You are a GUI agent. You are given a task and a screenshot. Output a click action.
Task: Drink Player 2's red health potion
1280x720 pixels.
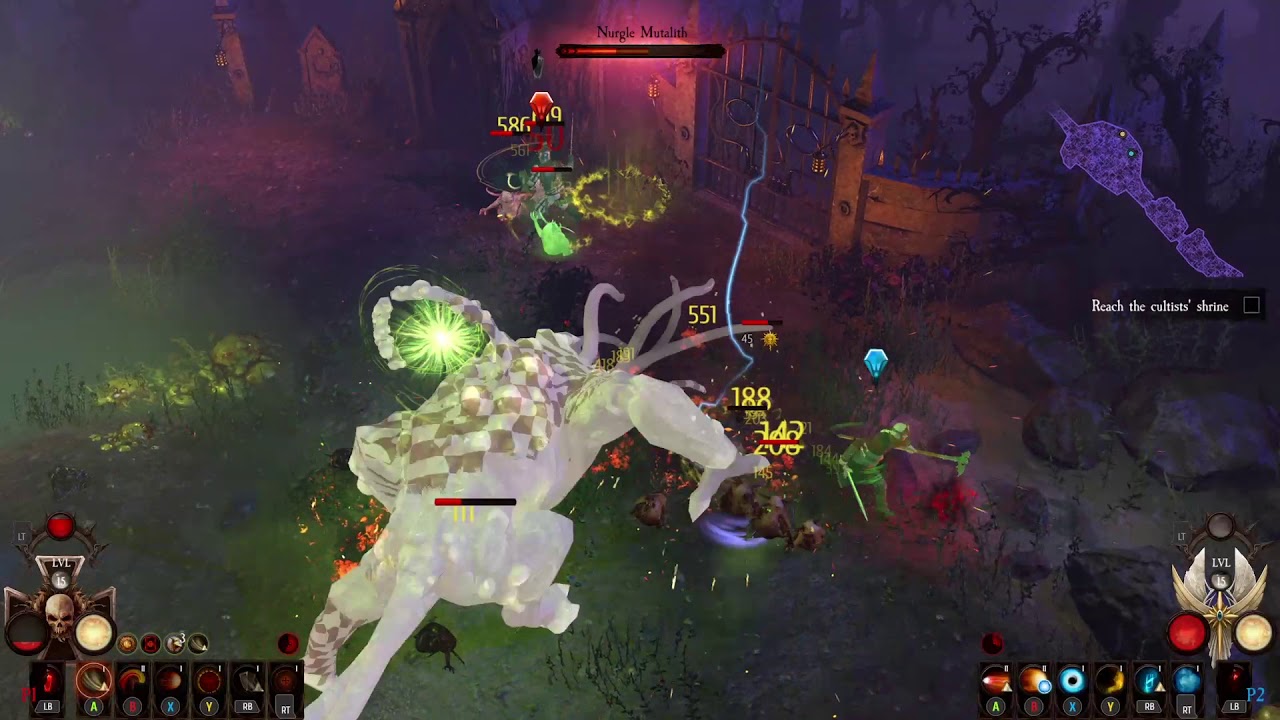pos(1234,682)
